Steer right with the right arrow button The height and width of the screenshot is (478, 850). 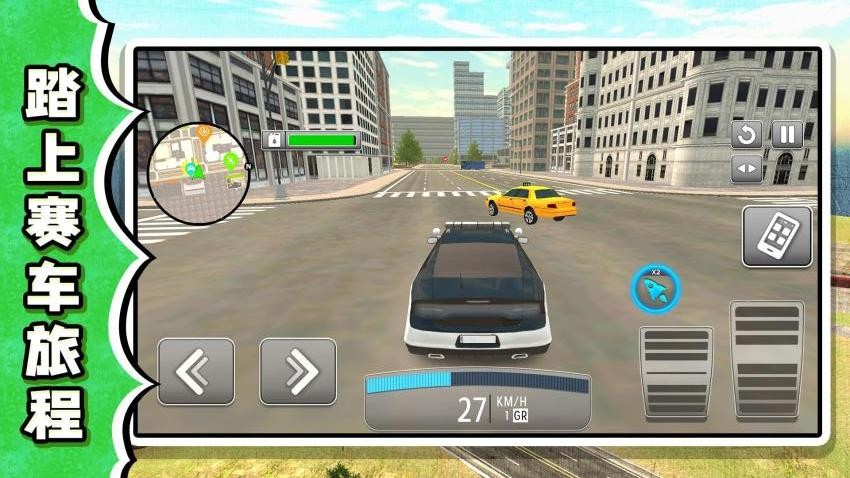point(298,371)
